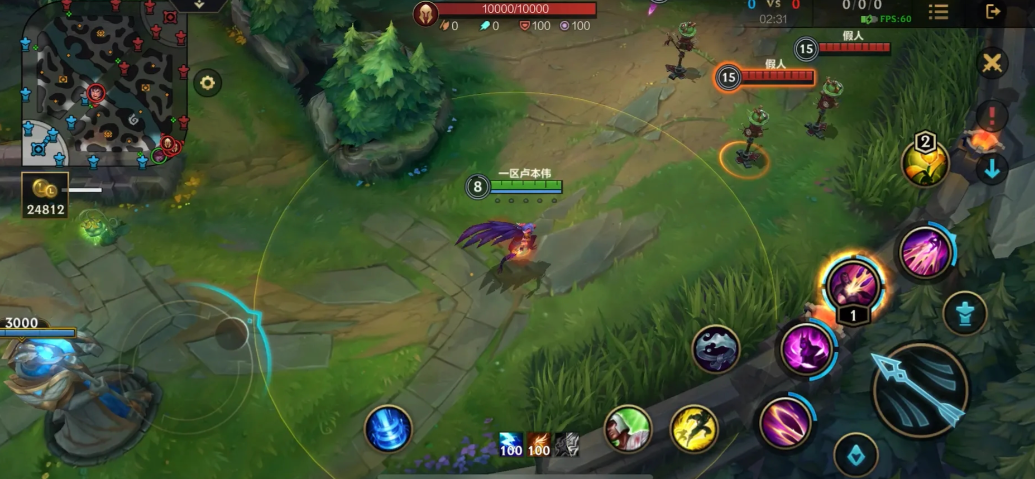1035x479 pixels.
Task: Use the yellow Flash summoner spell
Action: pos(693,428)
